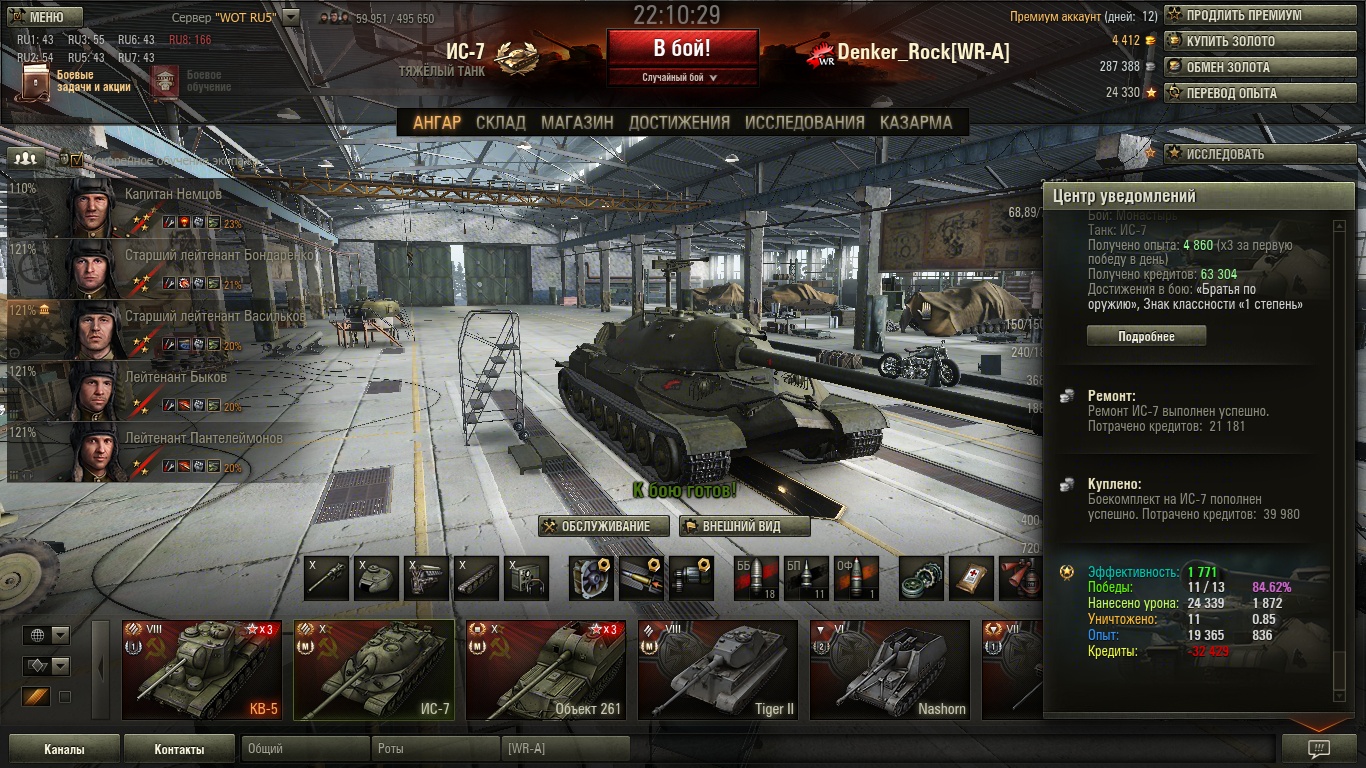Open the КАЗАРМА tab
This screenshot has width=1366, height=768.
coord(916,122)
